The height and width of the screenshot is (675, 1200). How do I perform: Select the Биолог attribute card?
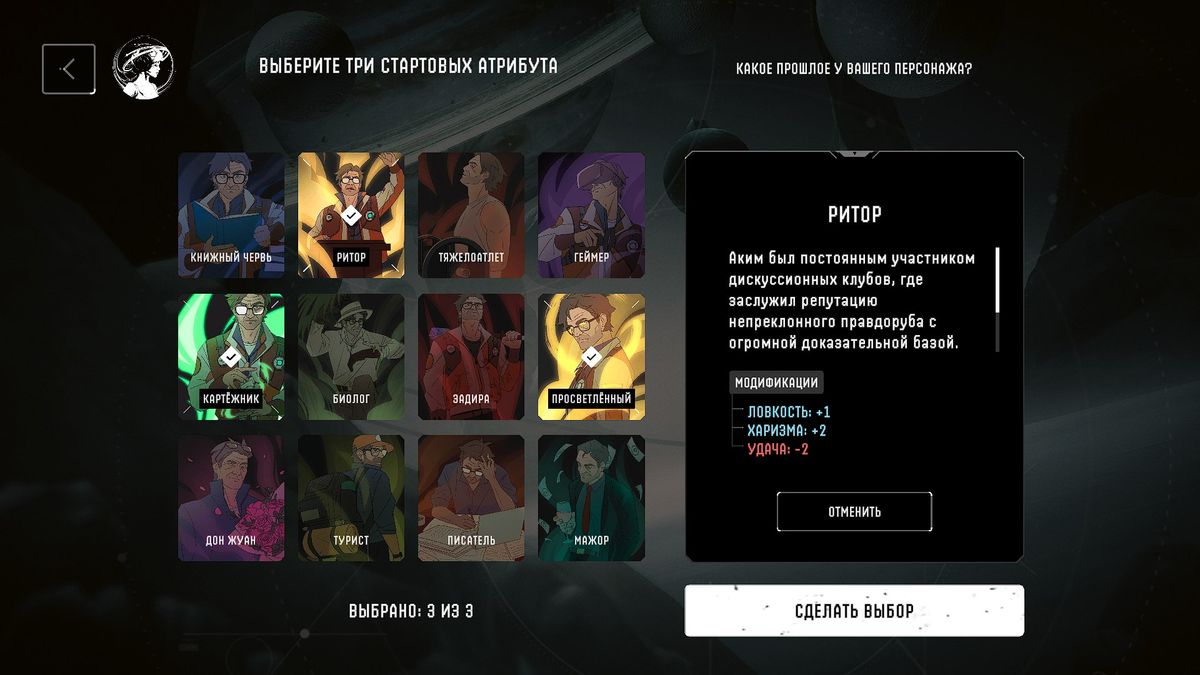351,356
